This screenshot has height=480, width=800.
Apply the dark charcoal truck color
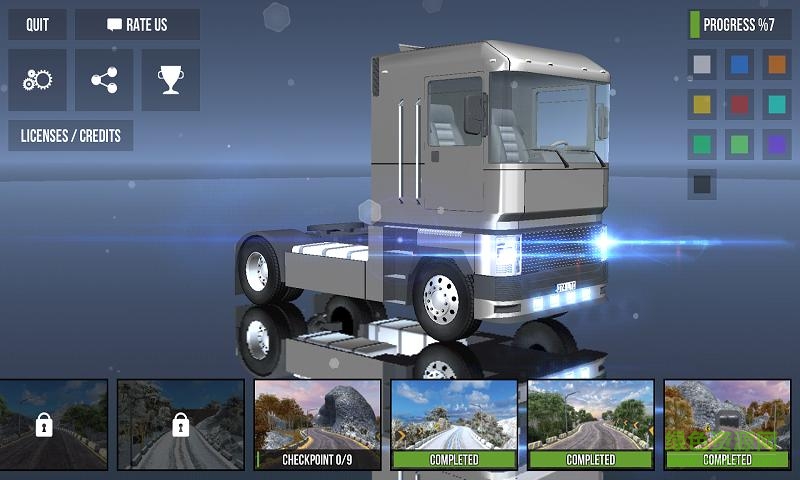[703, 184]
